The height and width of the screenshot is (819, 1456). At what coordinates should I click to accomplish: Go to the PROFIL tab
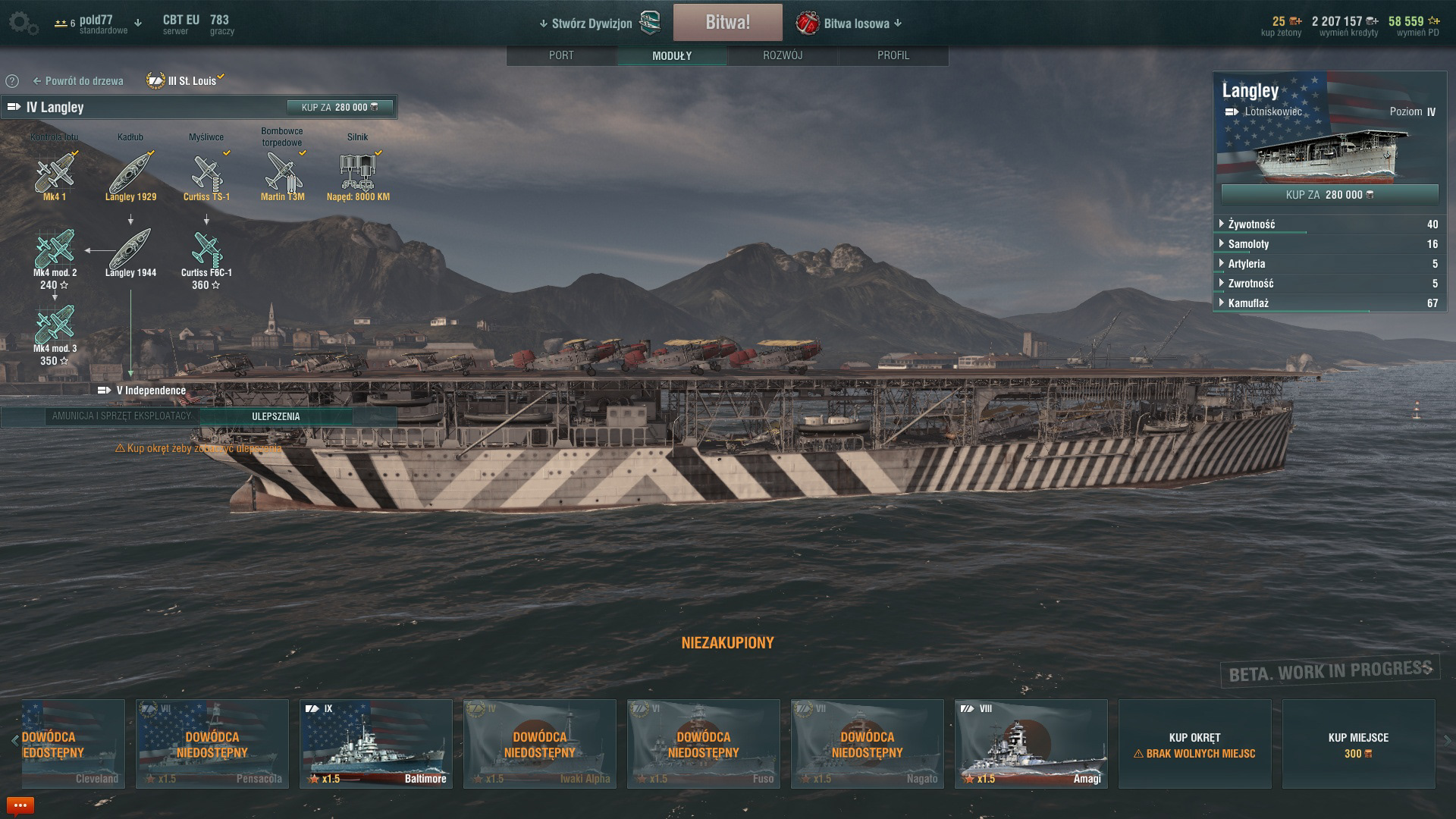point(893,55)
